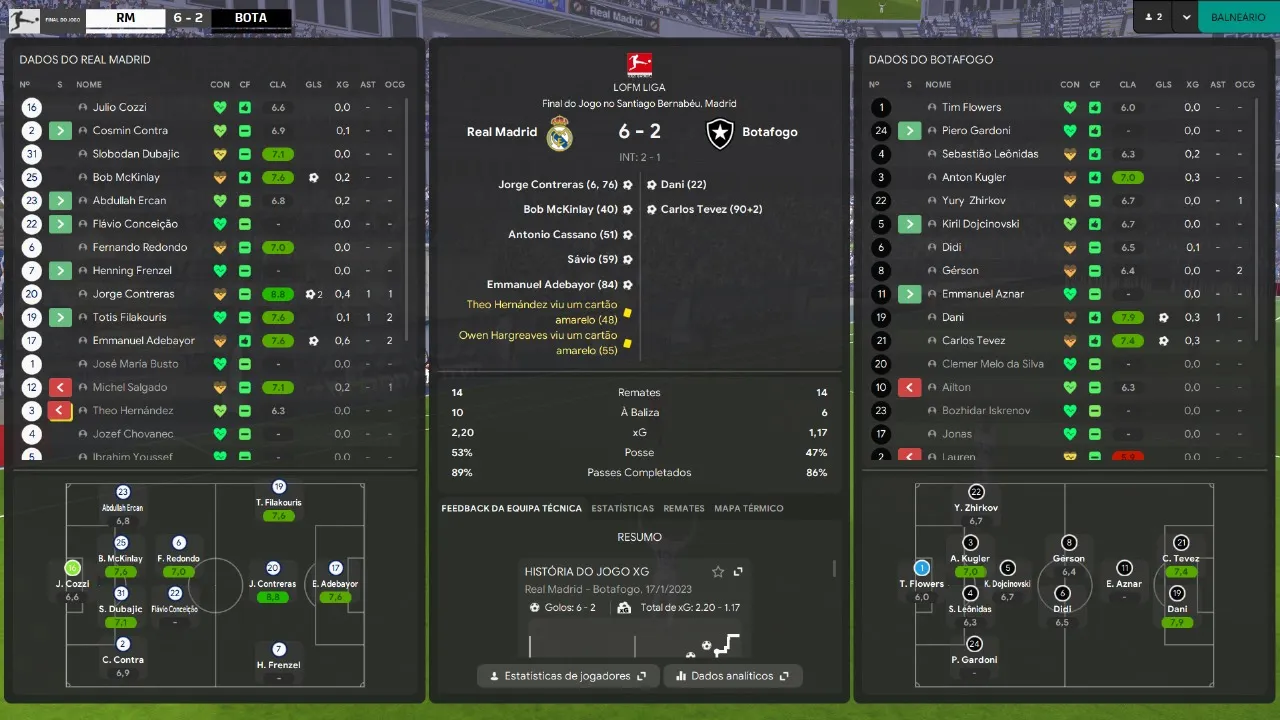Screen dimensions: 1280x720
Task: Switch to the Remates tab
Action: [x=684, y=508]
